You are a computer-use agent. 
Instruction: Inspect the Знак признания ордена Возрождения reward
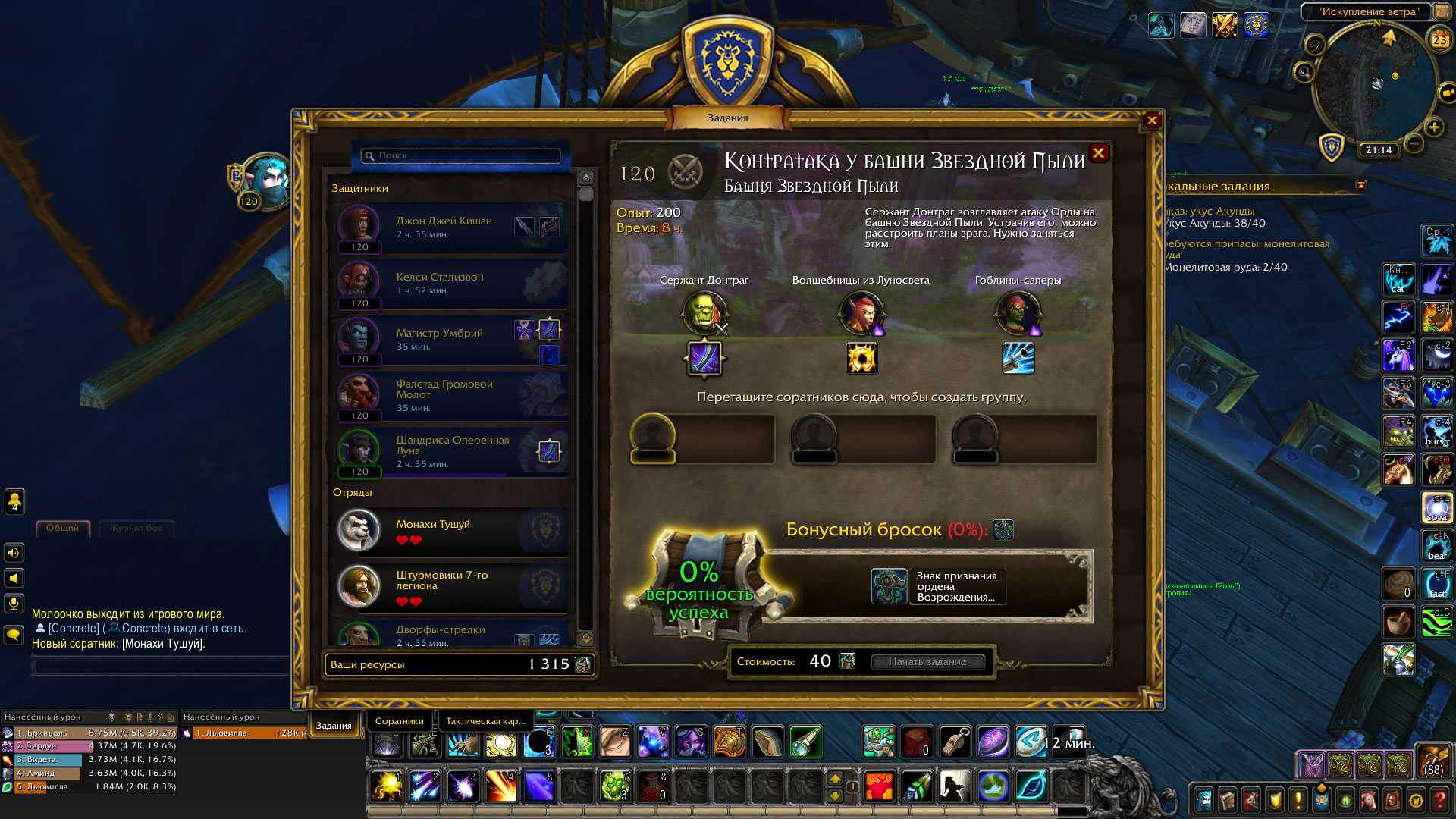(890, 586)
